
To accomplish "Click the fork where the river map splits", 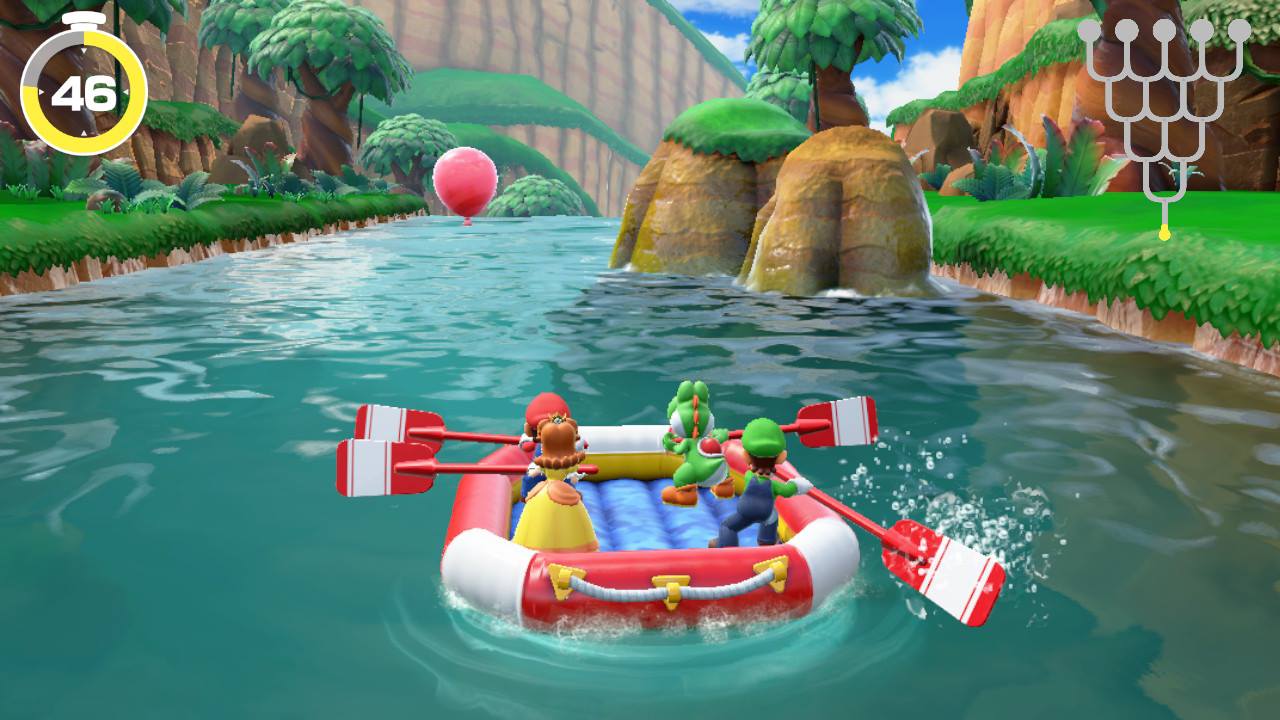I will tap(1163, 200).
